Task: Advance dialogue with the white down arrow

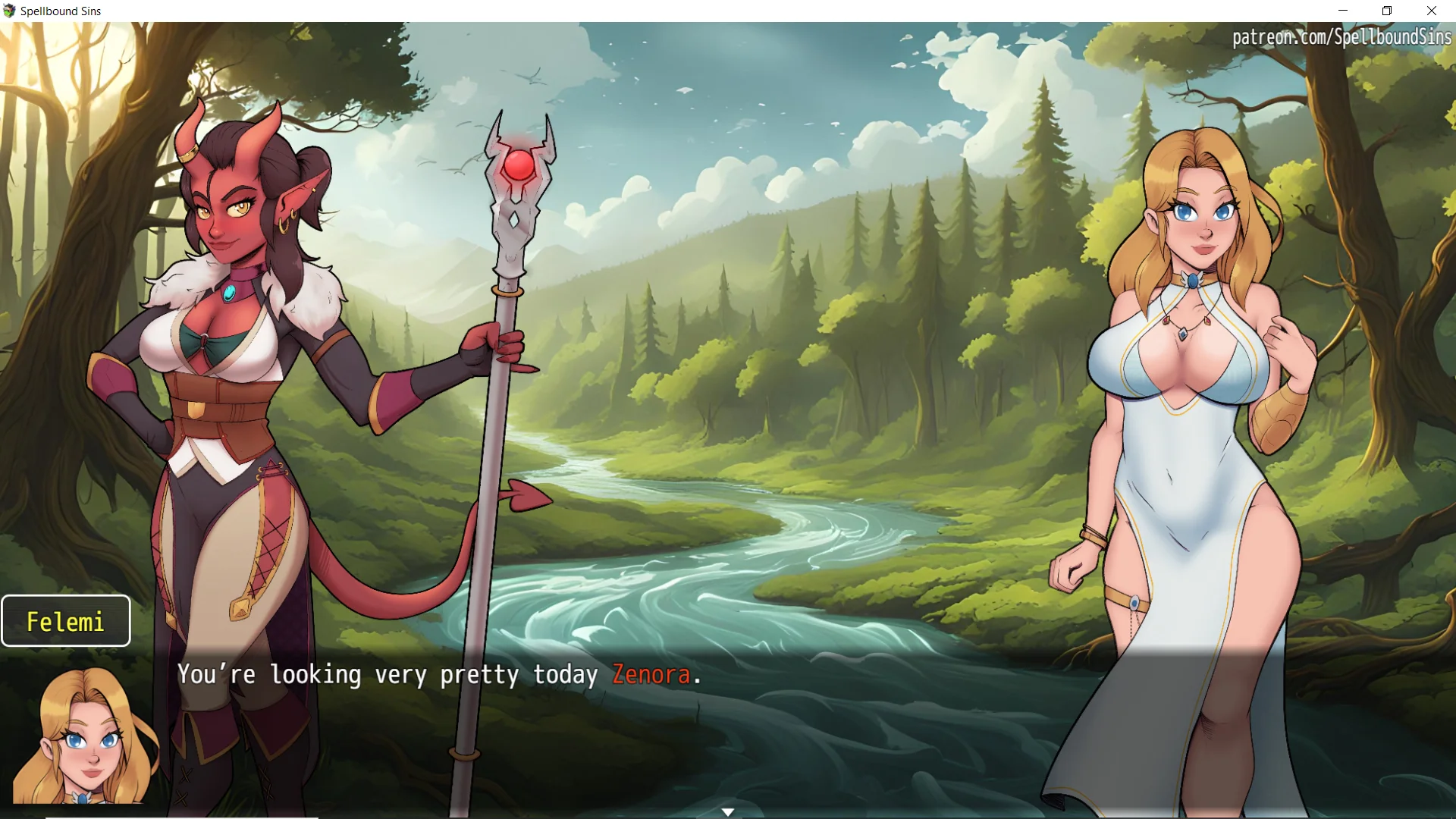Action: (728, 812)
